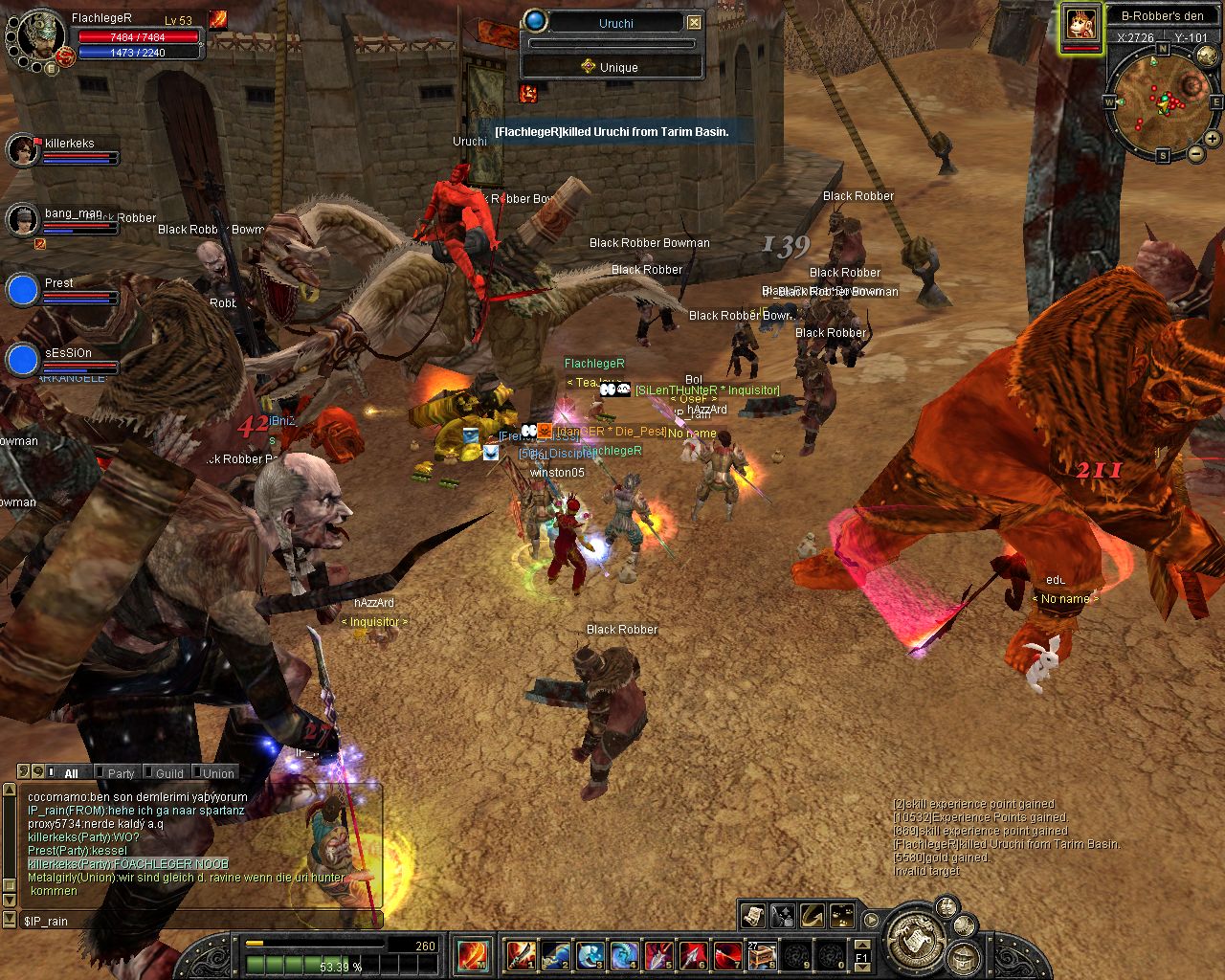Select party member bang_man
This screenshot has height=980, width=1225.
(x=23, y=220)
